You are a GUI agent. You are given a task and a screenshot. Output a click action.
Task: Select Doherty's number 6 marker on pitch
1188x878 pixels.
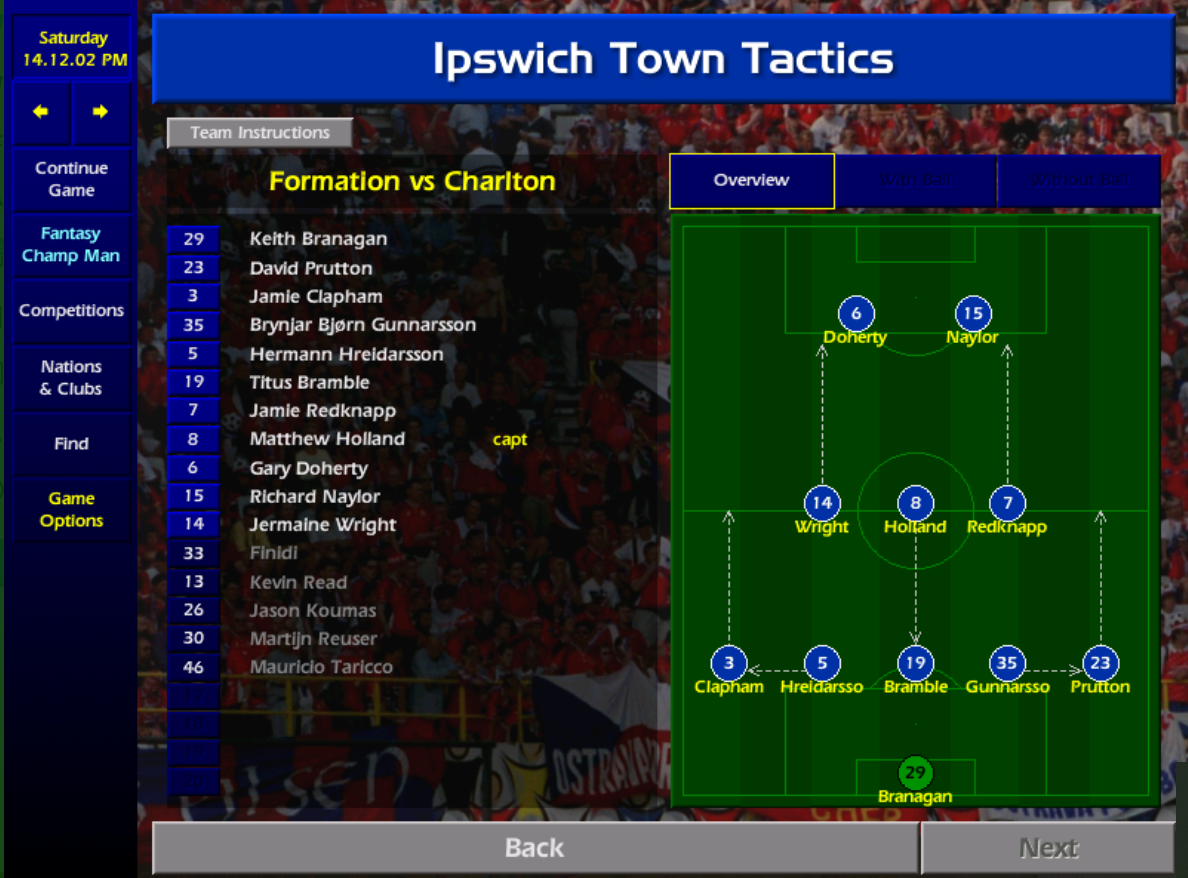click(x=856, y=314)
